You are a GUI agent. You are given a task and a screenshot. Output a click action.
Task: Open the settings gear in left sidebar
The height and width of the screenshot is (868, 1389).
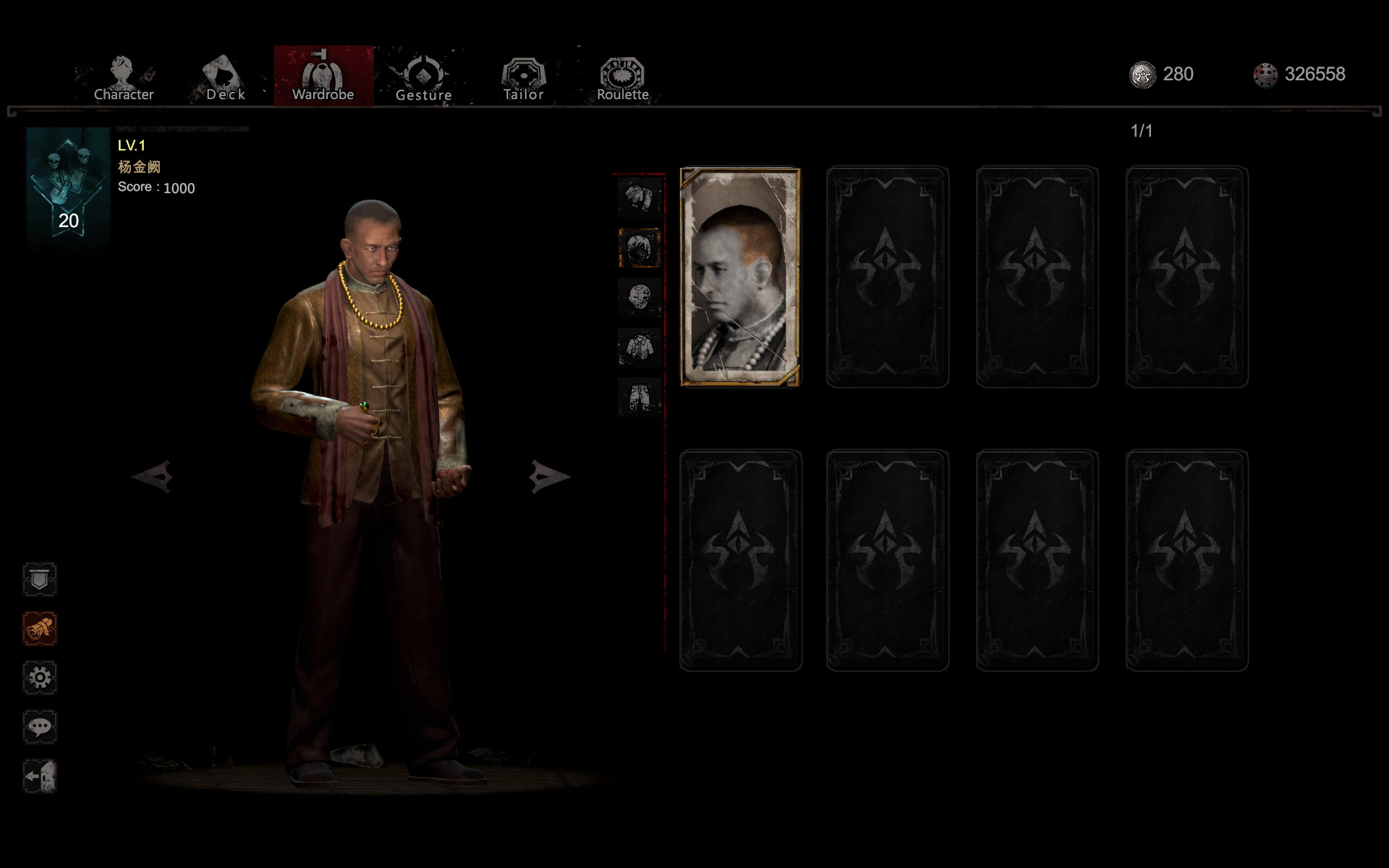click(x=40, y=678)
